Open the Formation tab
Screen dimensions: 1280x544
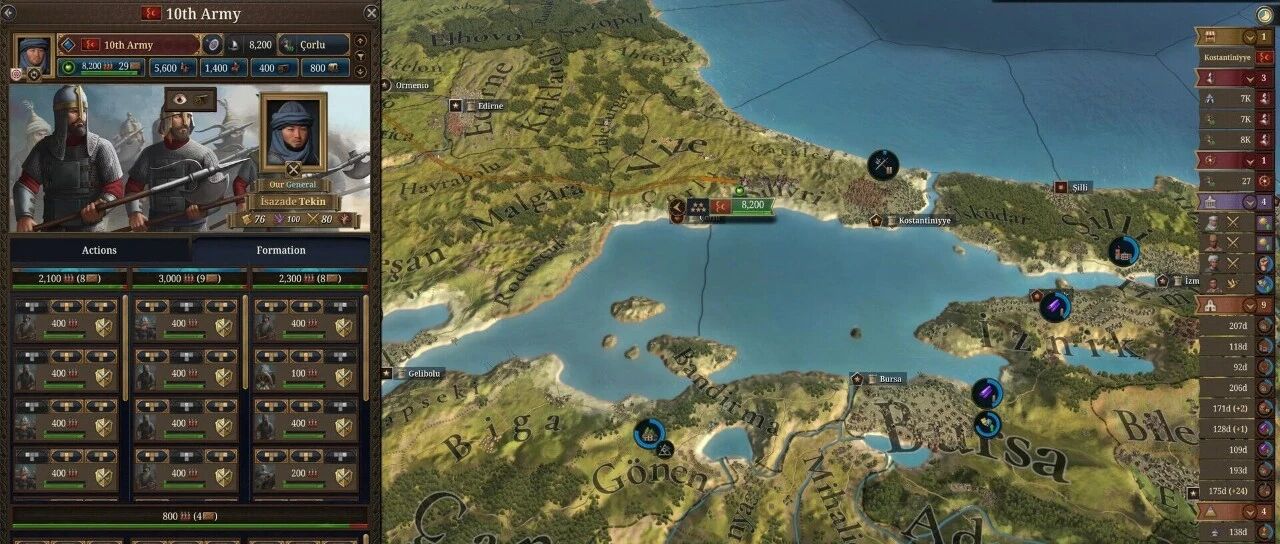coord(281,250)
